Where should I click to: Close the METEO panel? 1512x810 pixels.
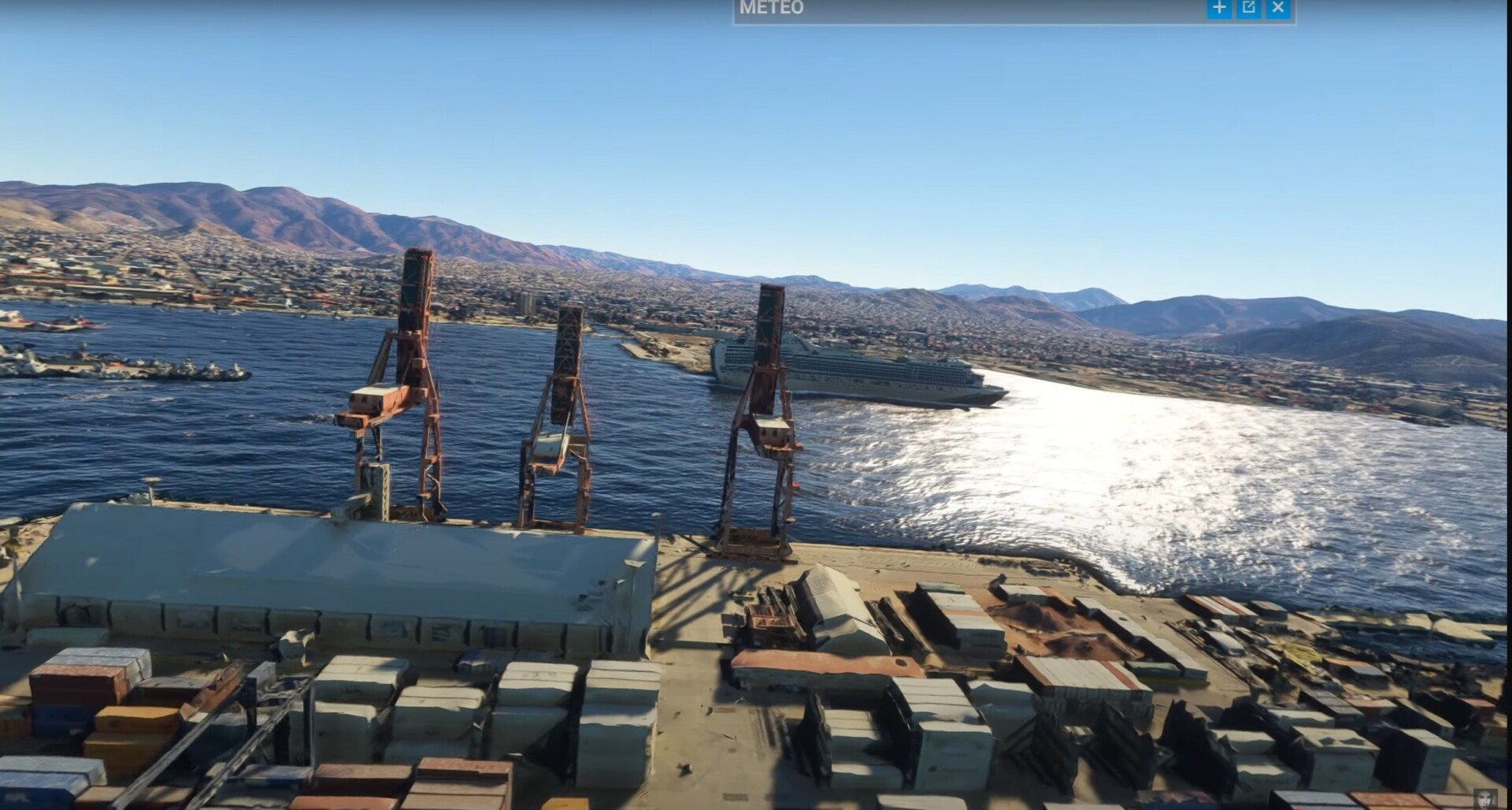pos(1277,8)
